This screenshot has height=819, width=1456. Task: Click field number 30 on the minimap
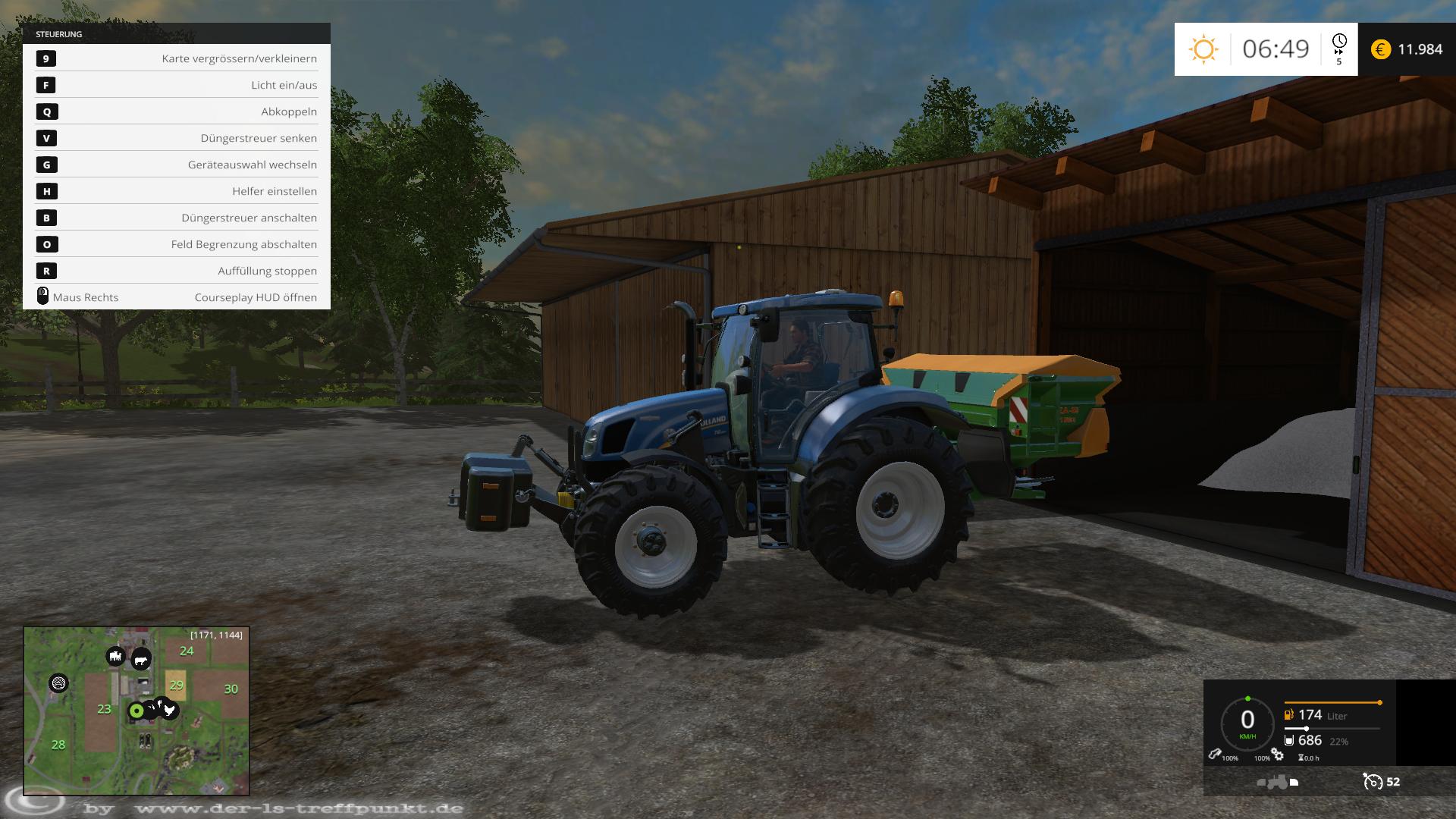coord(231,689)
